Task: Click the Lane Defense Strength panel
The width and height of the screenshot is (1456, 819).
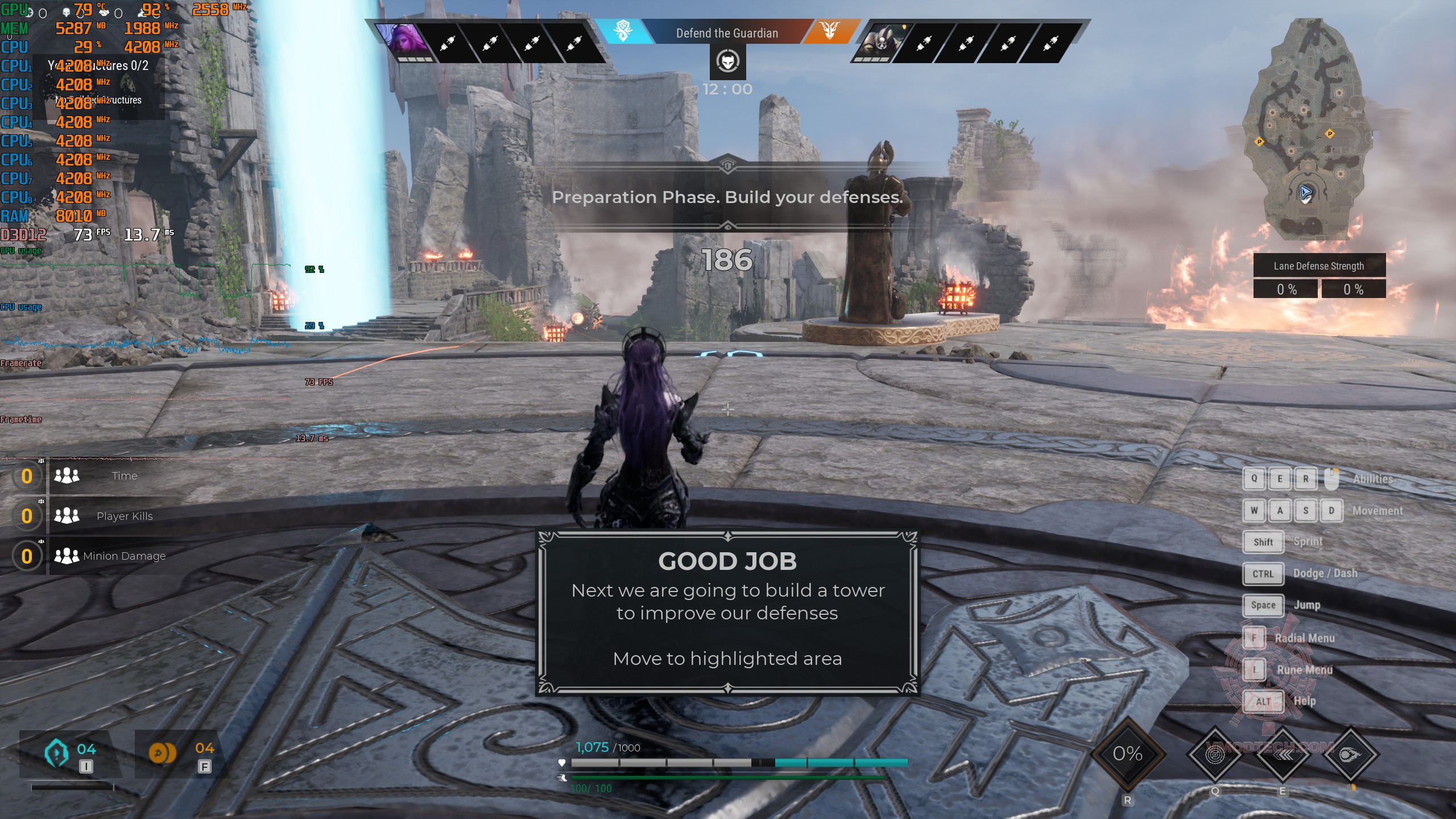Action: pyautogui.click(x=1319, y=276)
